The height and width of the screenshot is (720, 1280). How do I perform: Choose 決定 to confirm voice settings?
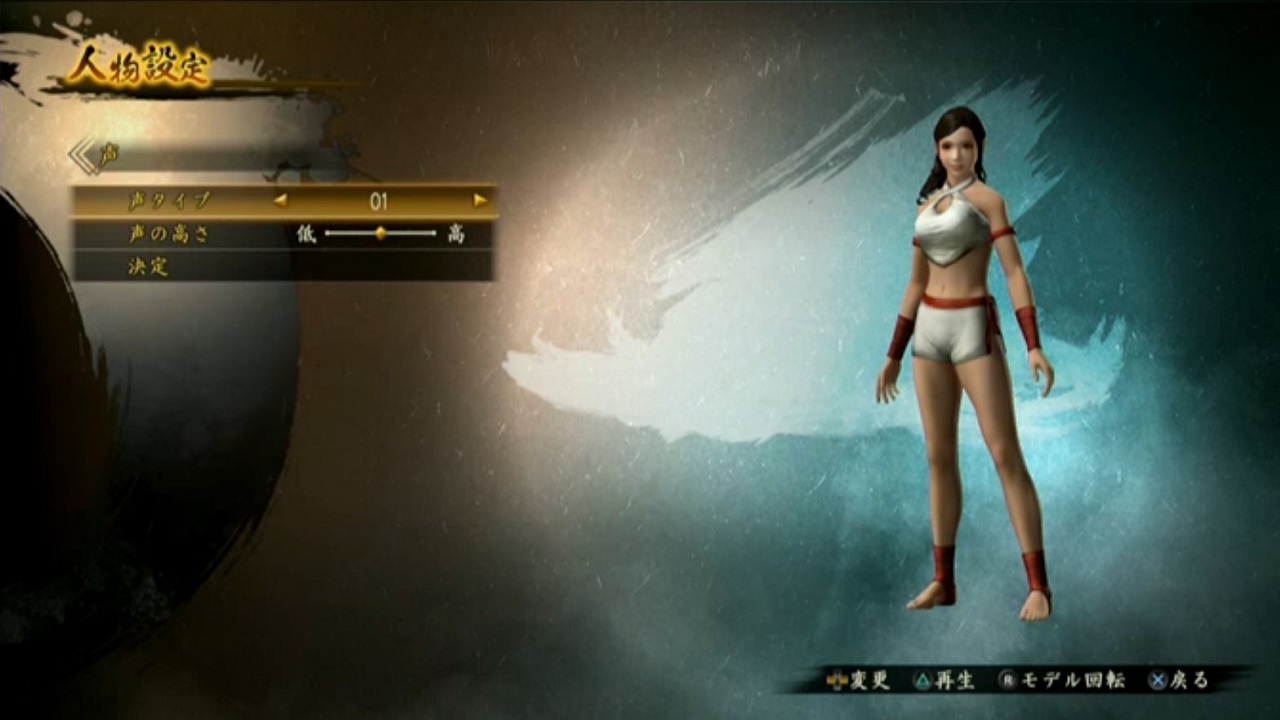(148, 267)
